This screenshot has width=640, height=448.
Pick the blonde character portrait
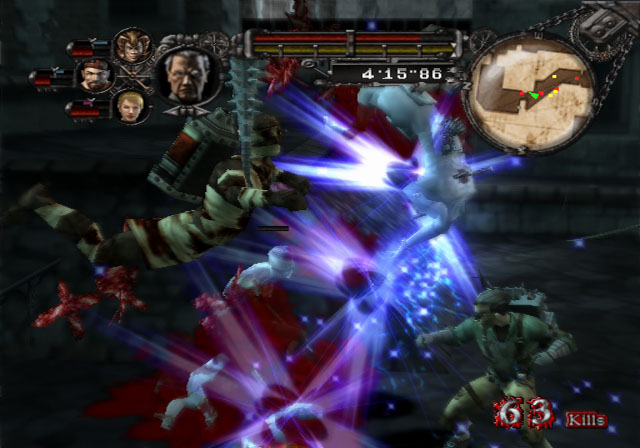(x=130, y=106)
